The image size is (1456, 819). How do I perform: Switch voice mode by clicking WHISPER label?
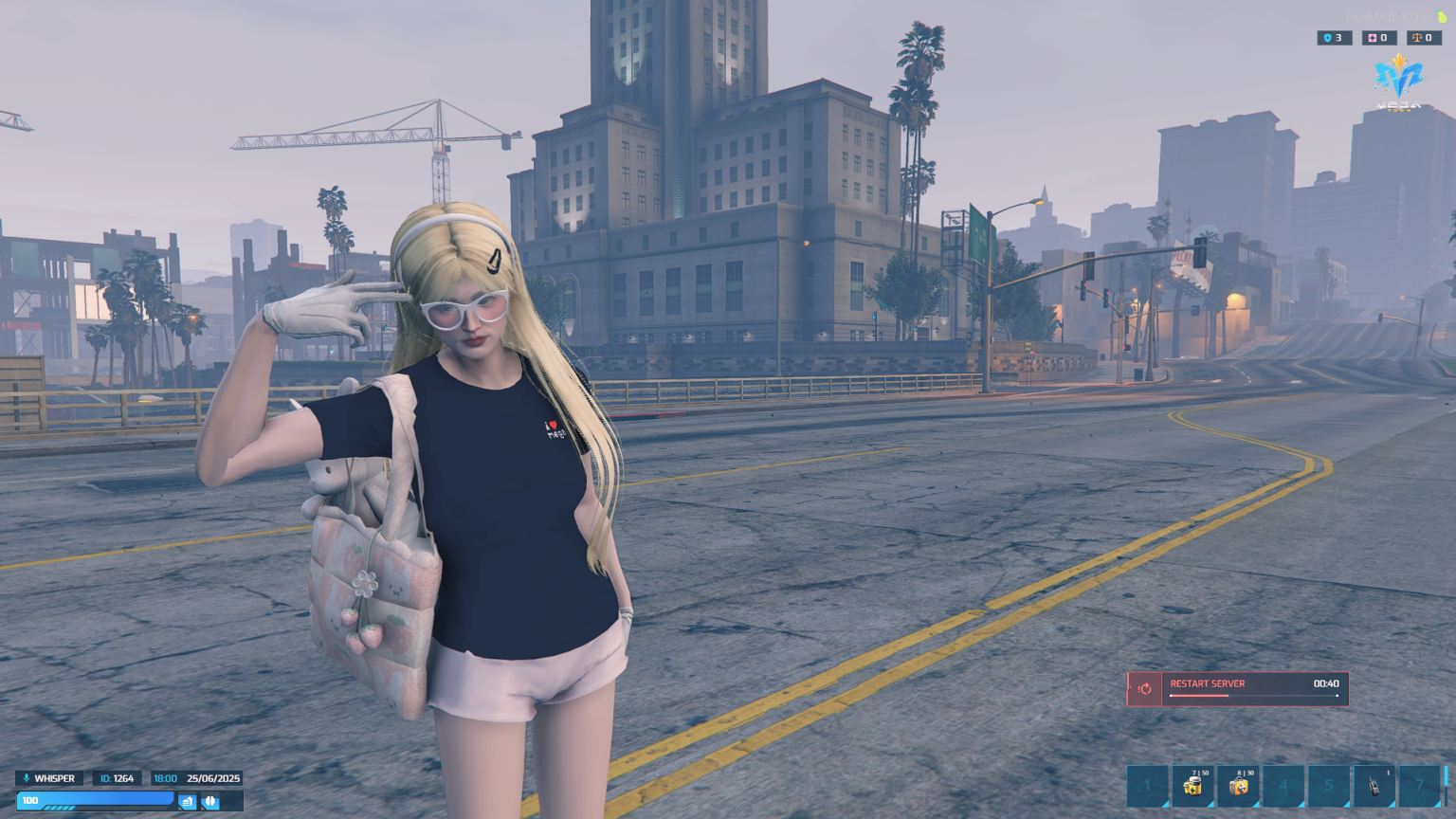pyautogui.click(x=55, y=778)
